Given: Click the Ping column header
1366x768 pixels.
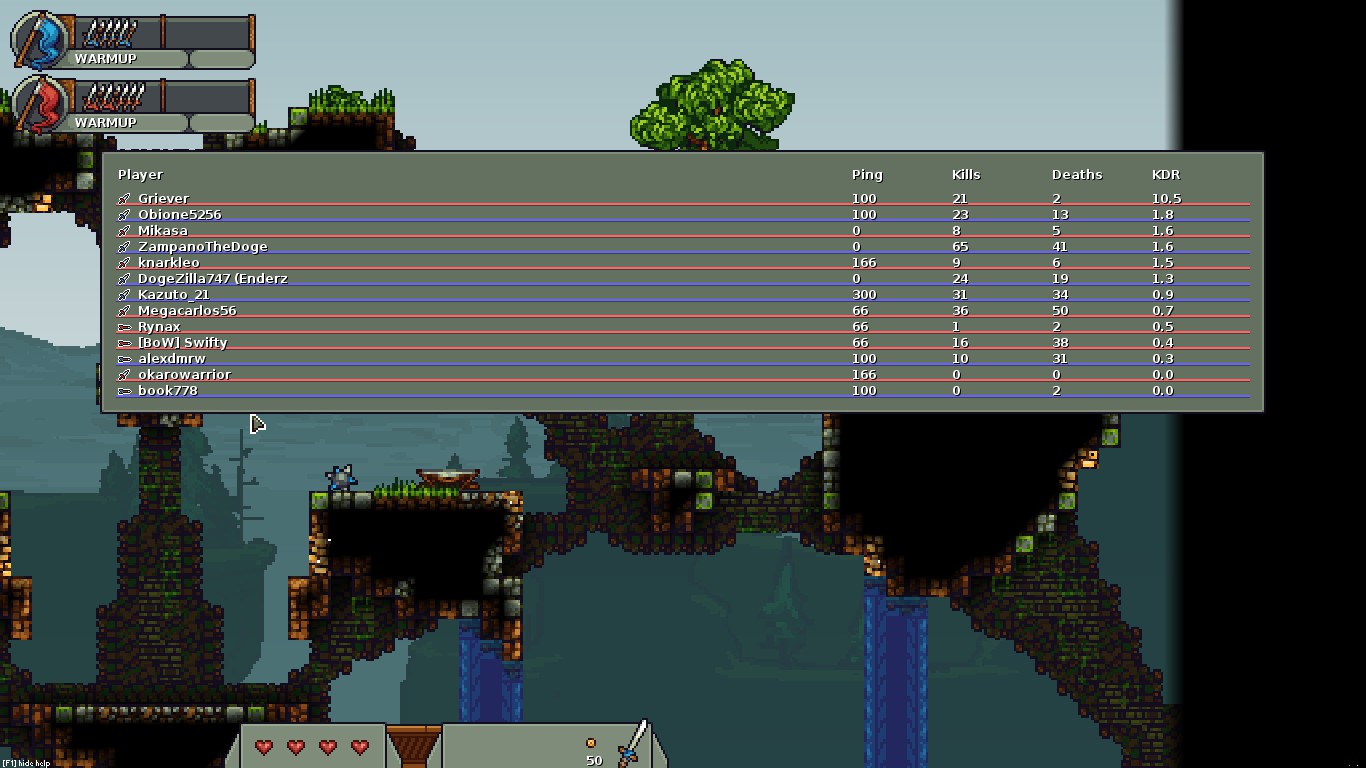Looking at the screenshot, I should tap(867, 174).
